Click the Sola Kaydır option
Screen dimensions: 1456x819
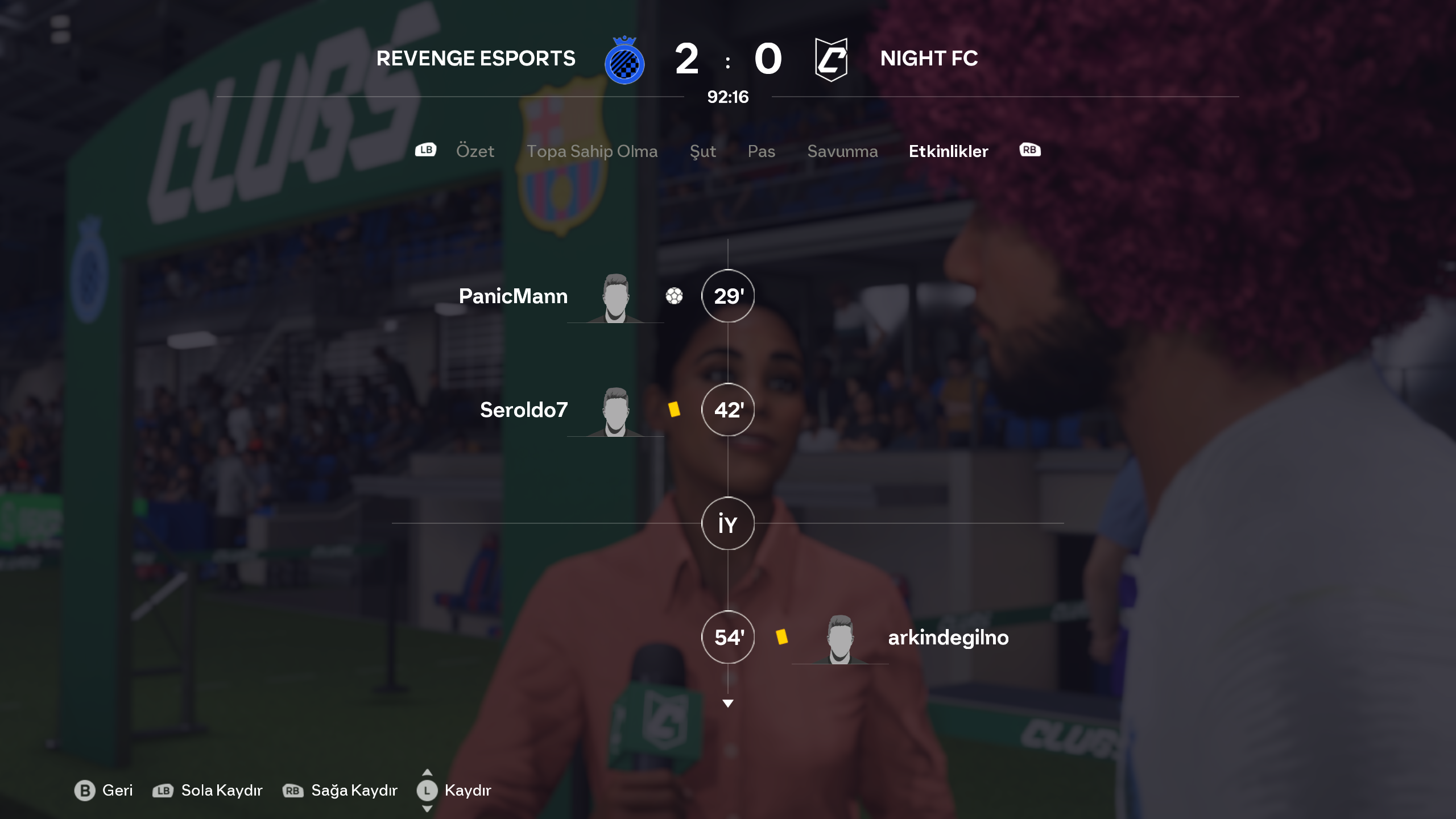coord(208,791)
